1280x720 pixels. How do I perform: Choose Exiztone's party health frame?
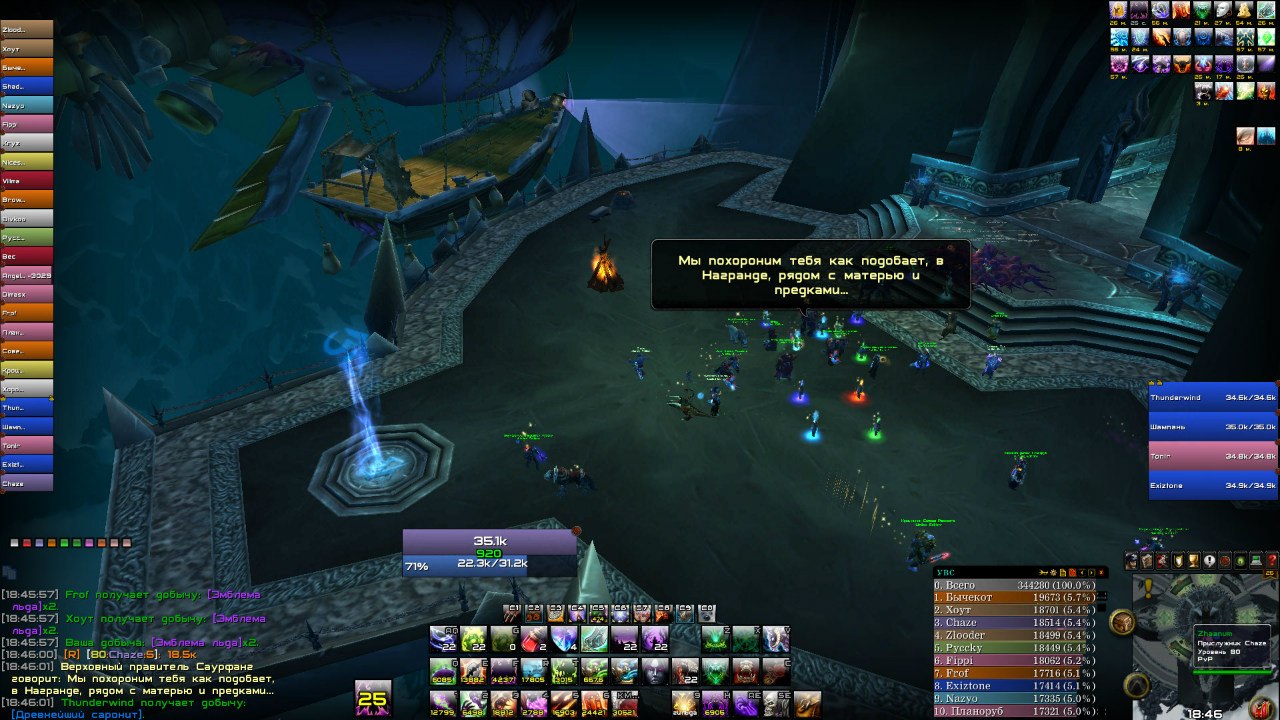1213,486
